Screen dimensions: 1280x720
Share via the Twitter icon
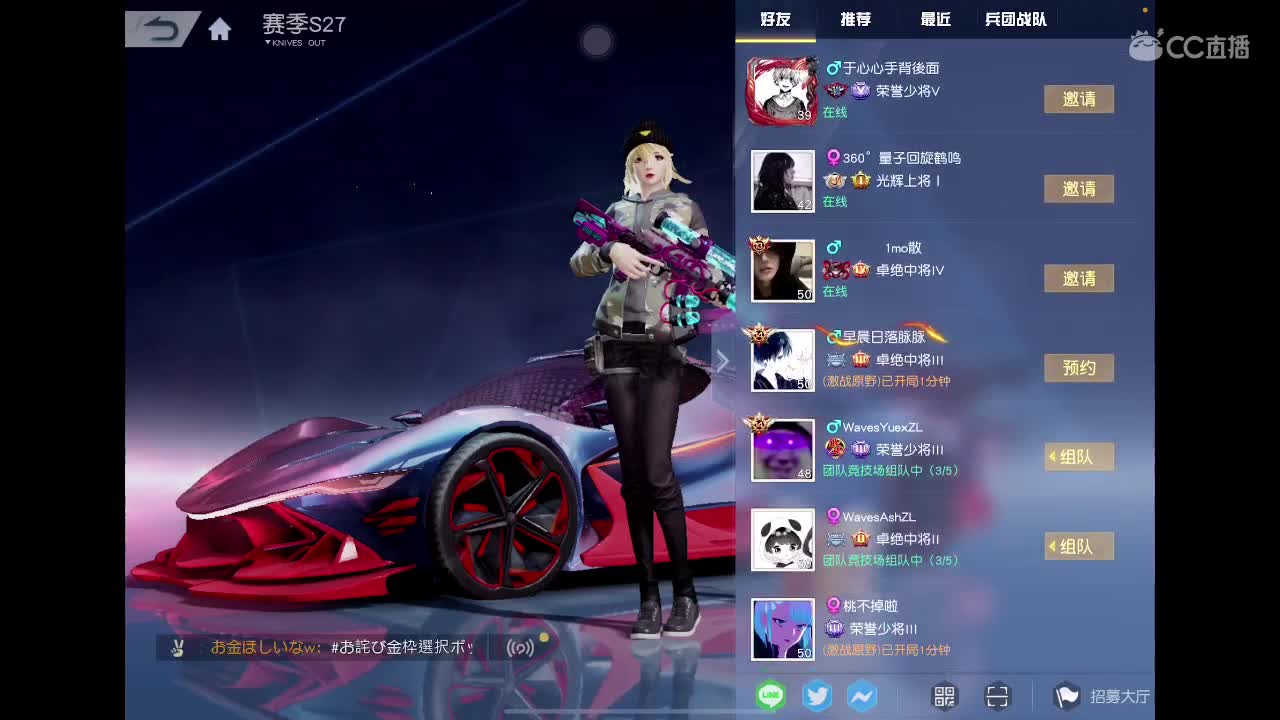pos(816,694)
